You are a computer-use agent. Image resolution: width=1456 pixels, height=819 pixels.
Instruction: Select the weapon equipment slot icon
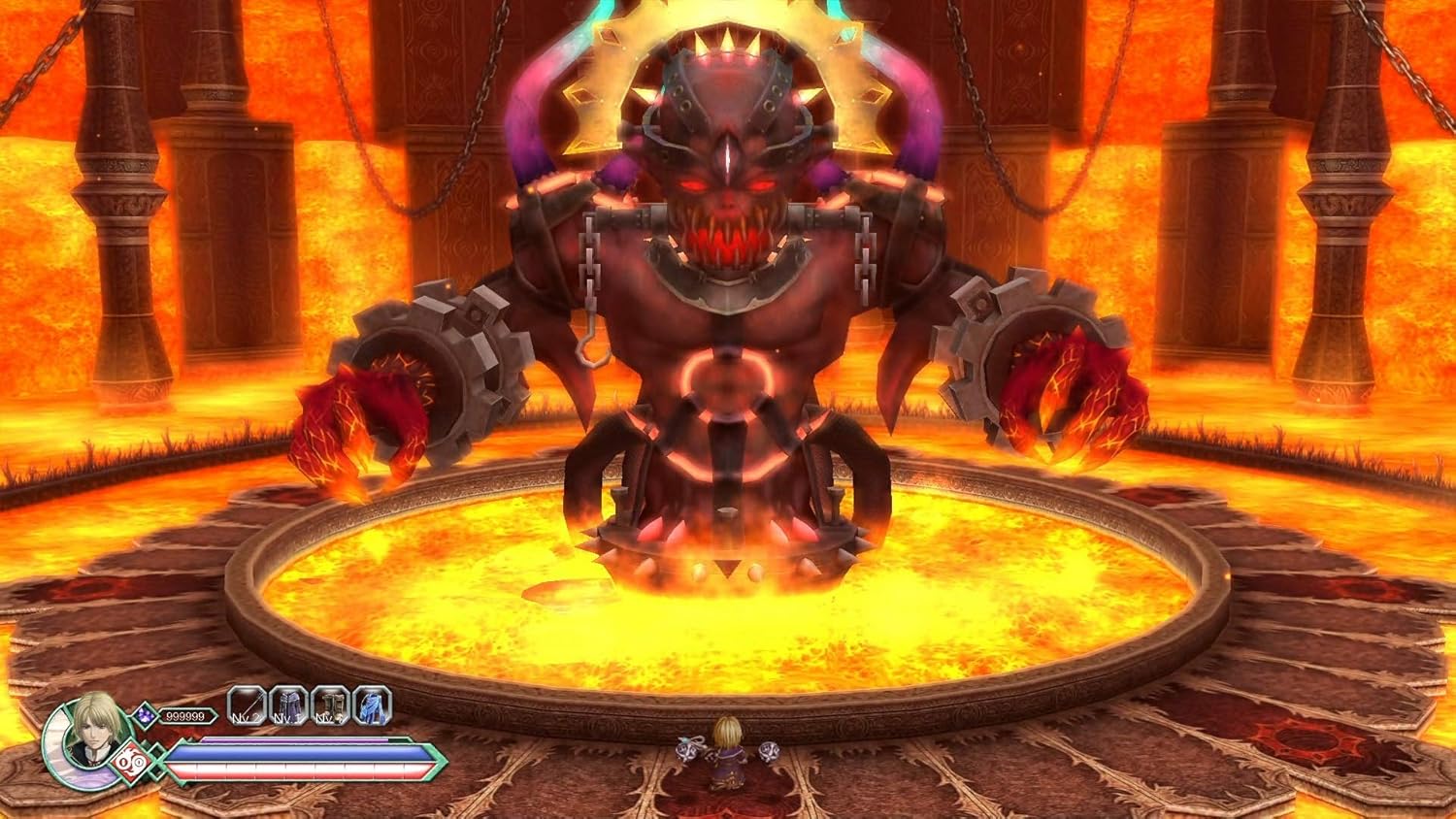coord(244,704)
